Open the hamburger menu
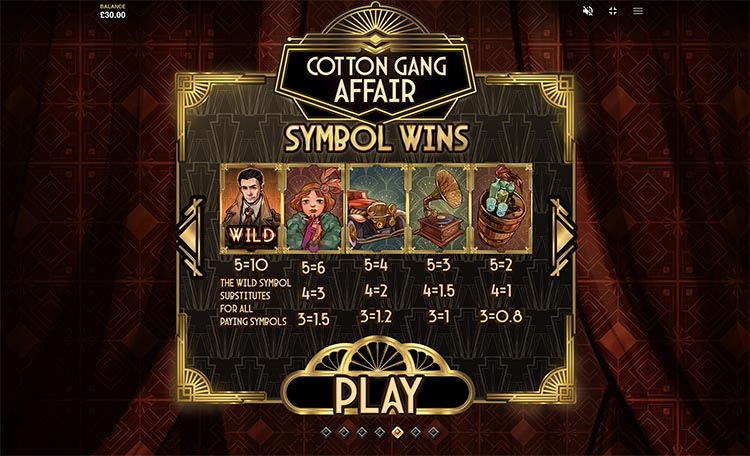Image resolution: width=750 pixels, height=456 pixels. point(638,11)
